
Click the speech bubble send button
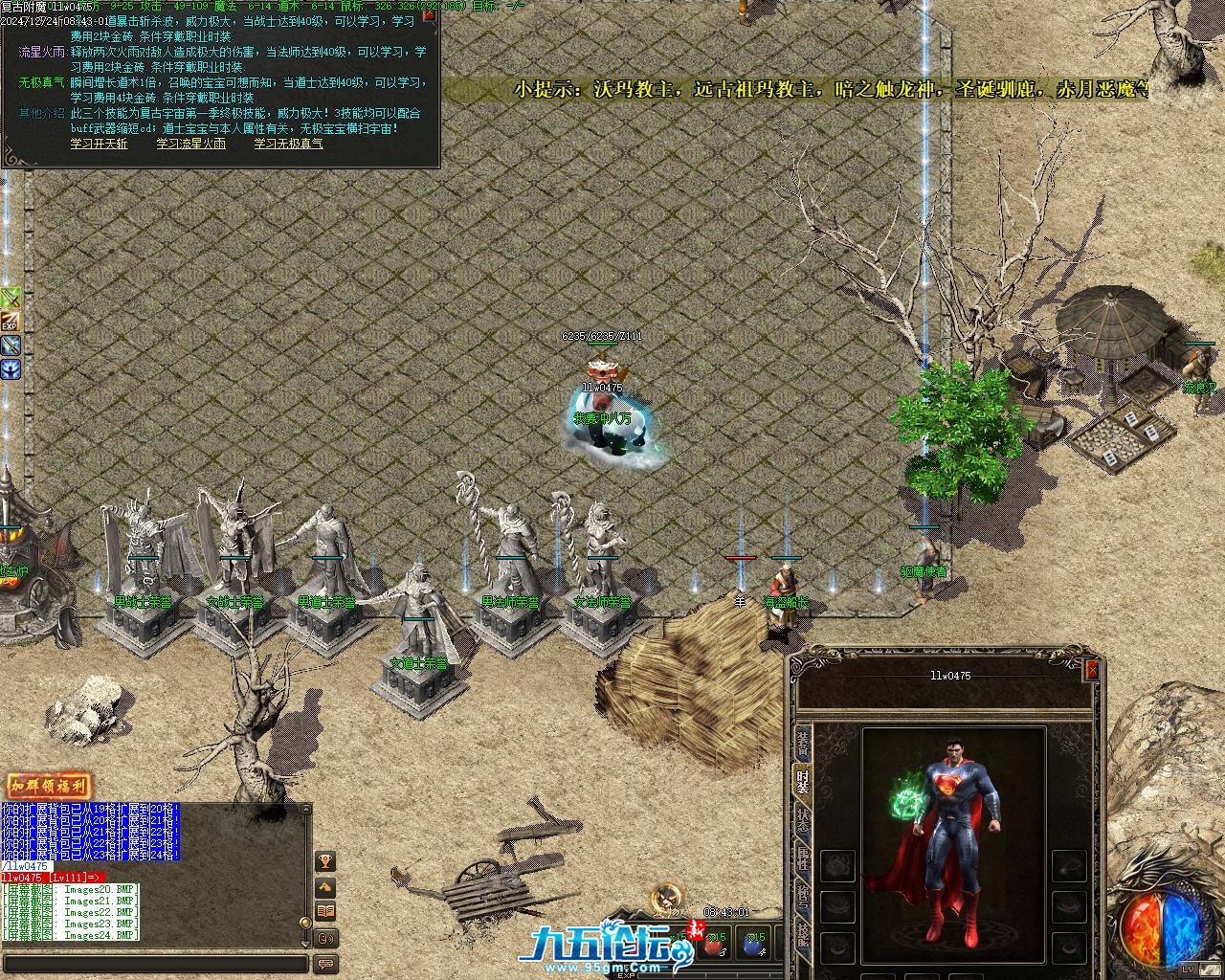[x=325, y=964]
